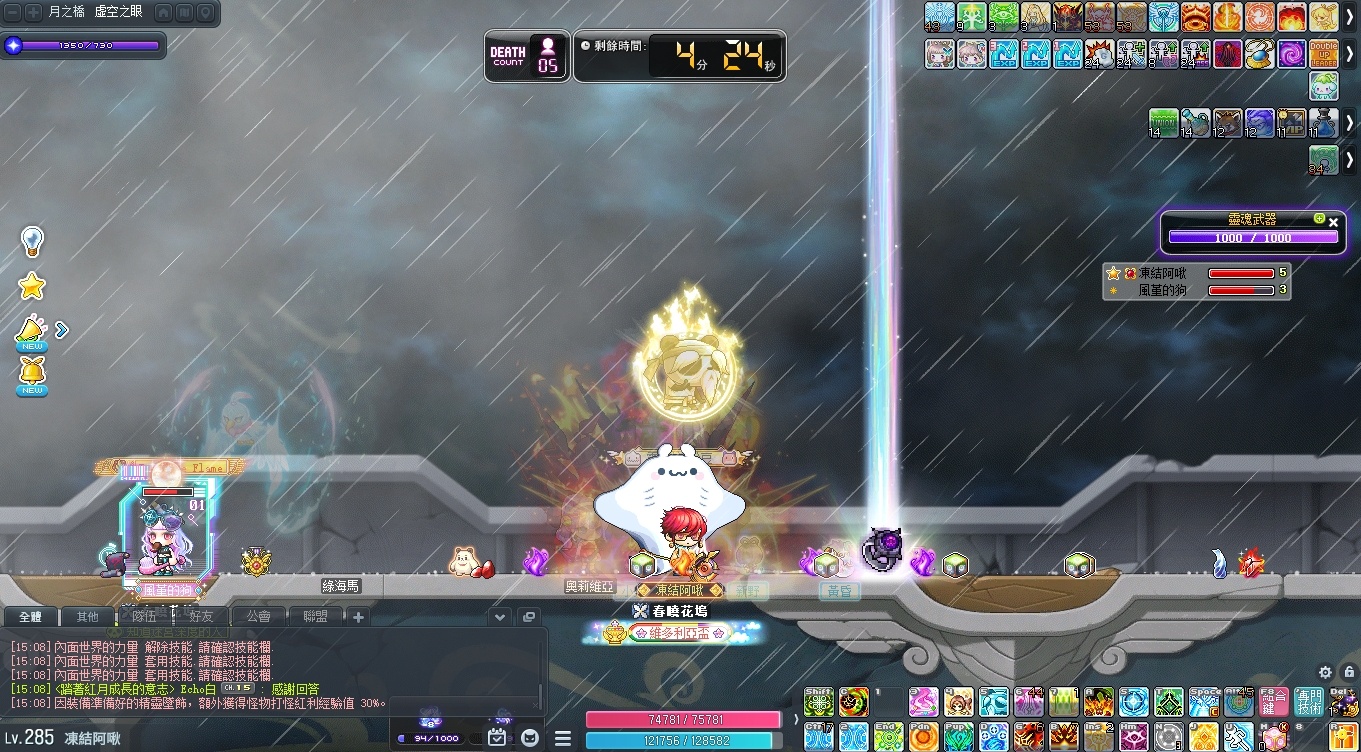Open the main menu hamburger button
Screen dimensions: 1361x752
(561, 738)
